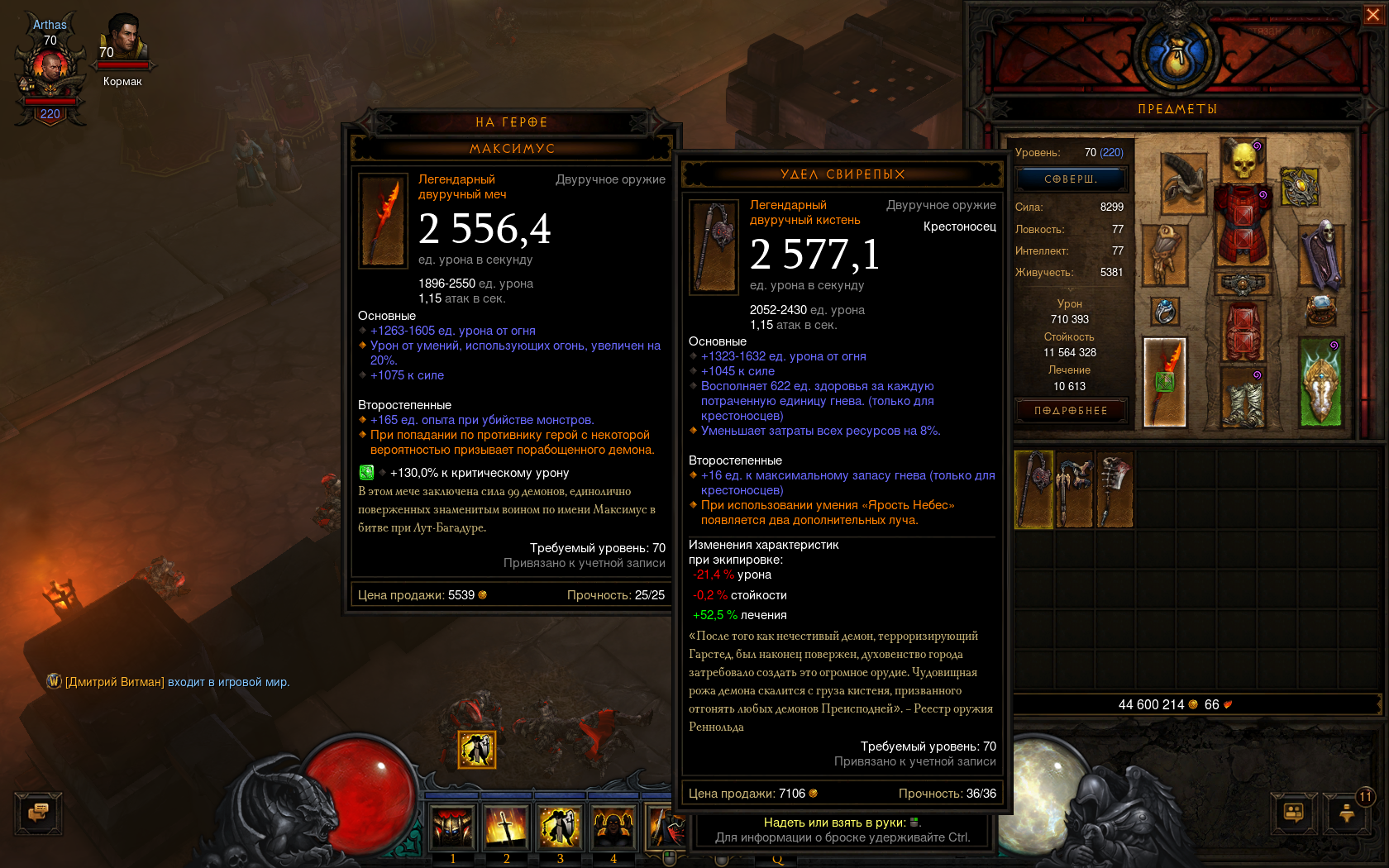The height and width of the screenshot is (868, 1389).
Task: Select the equipped green shield off-hand slot
Action: (1320, 382)
